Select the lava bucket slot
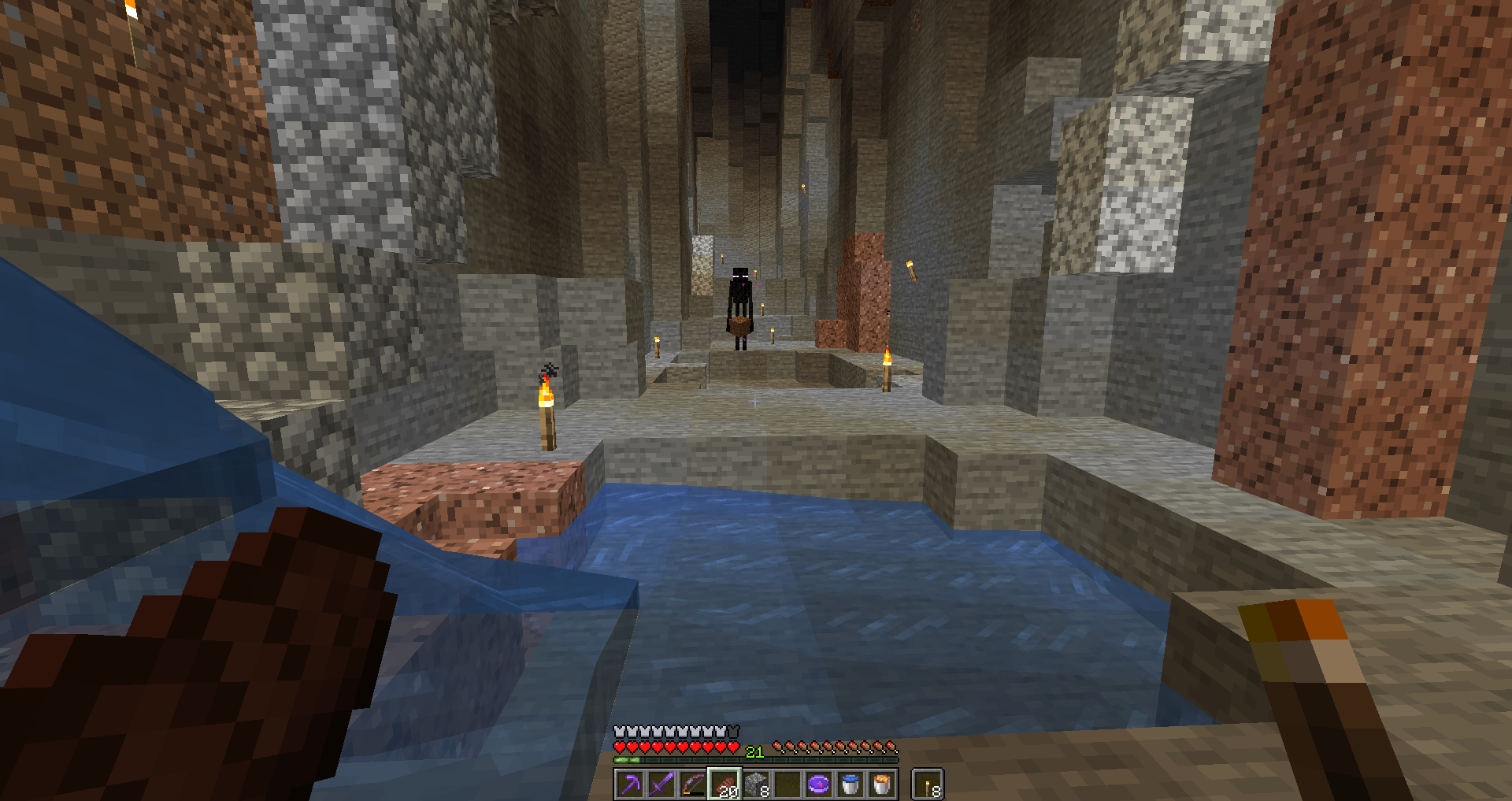This screenshot has height=801, width=1512. [x=882, y=784]
